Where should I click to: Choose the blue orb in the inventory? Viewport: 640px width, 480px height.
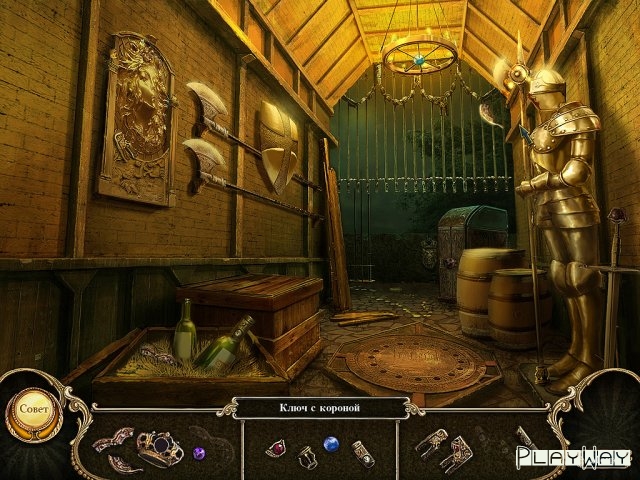click(x=332, y=443)
